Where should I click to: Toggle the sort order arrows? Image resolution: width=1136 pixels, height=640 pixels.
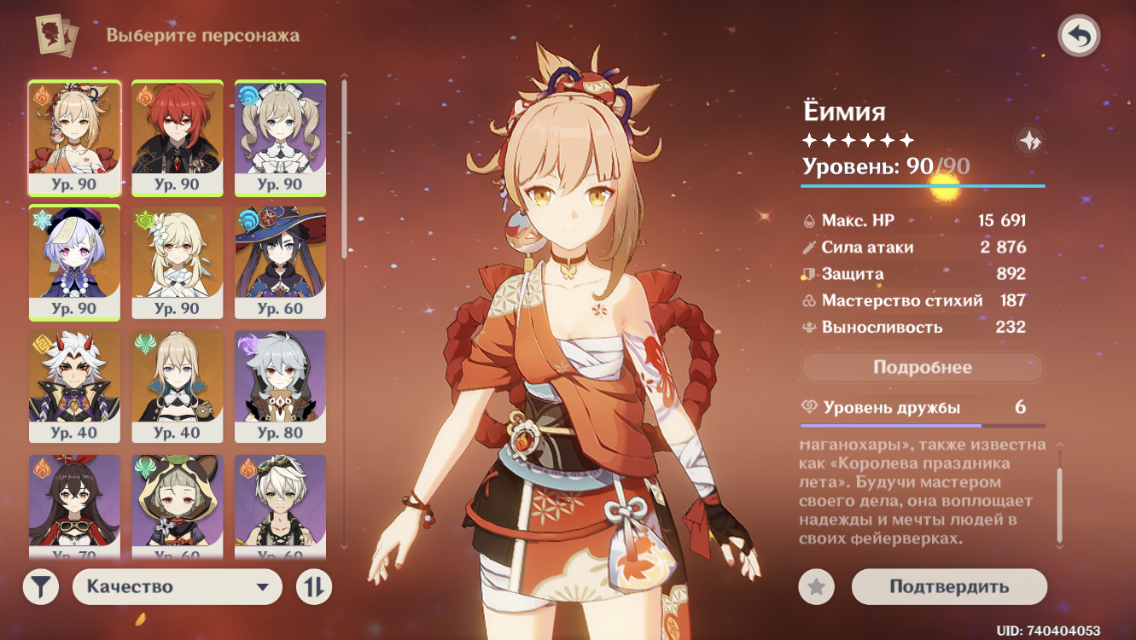click(313, 587)
